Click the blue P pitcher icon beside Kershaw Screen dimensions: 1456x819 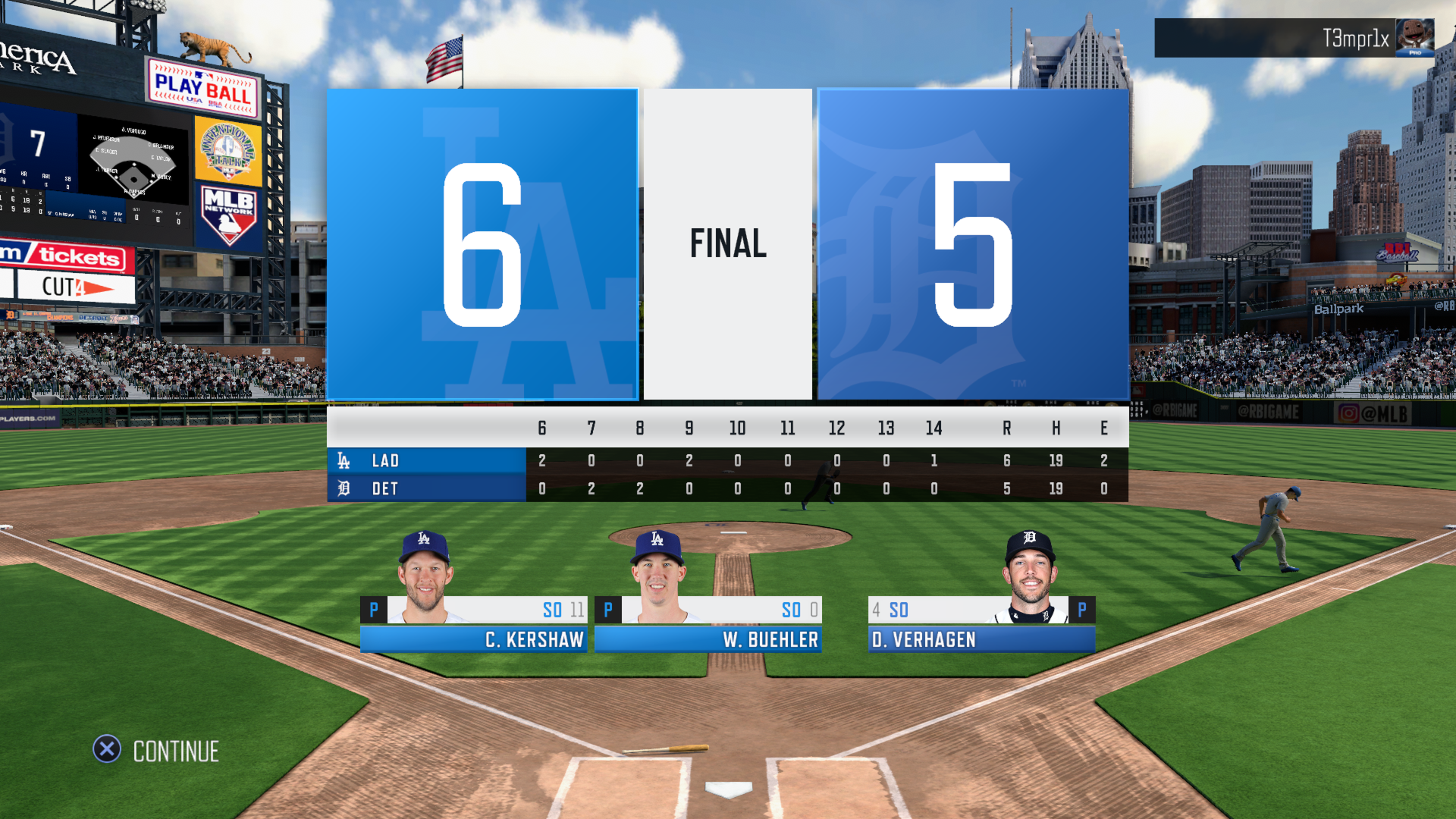pyautogui.click(x=373, y=609)
